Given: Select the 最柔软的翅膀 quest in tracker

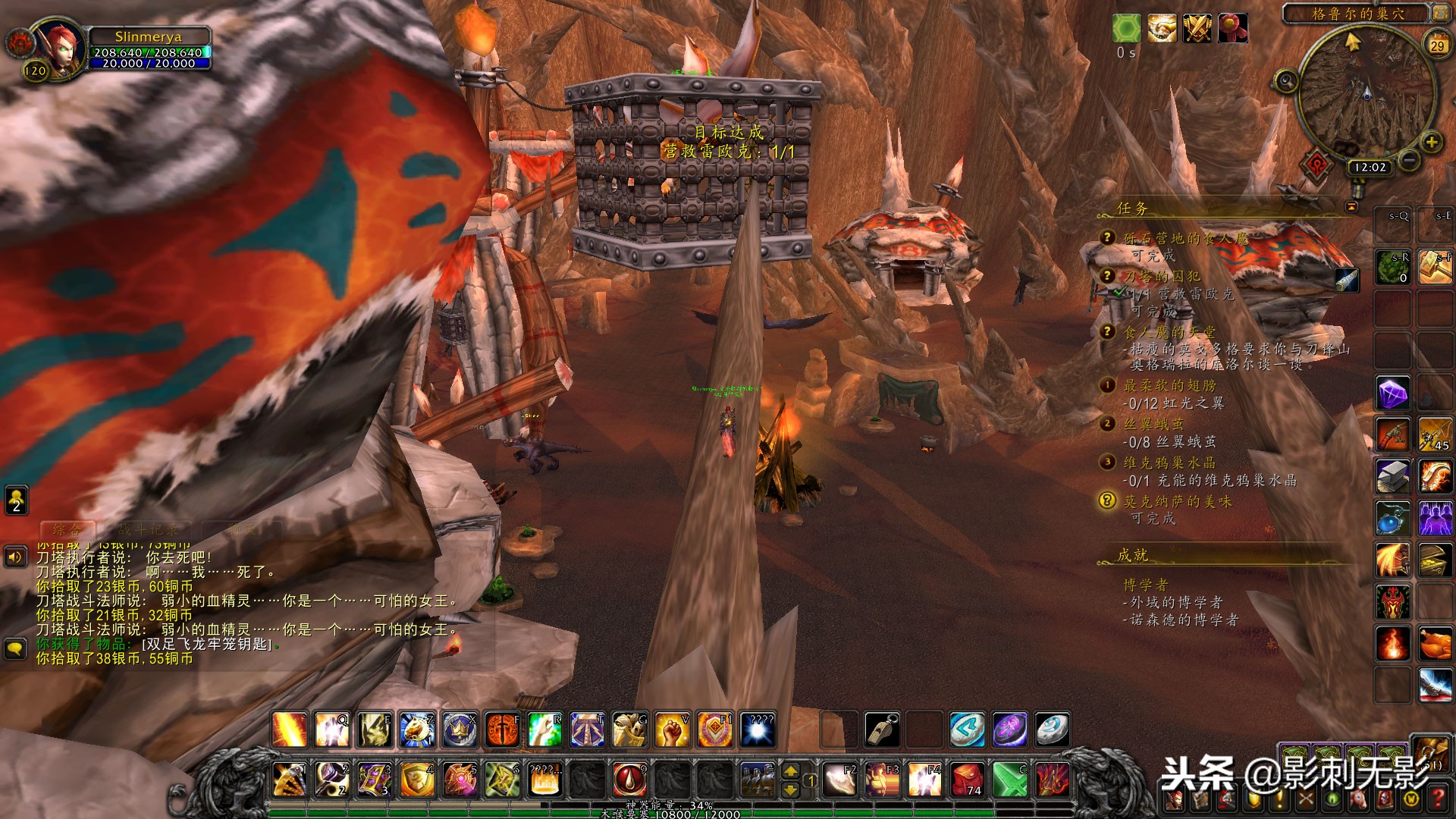Looking at the screenshot, I should click(x=1169, y=385).
